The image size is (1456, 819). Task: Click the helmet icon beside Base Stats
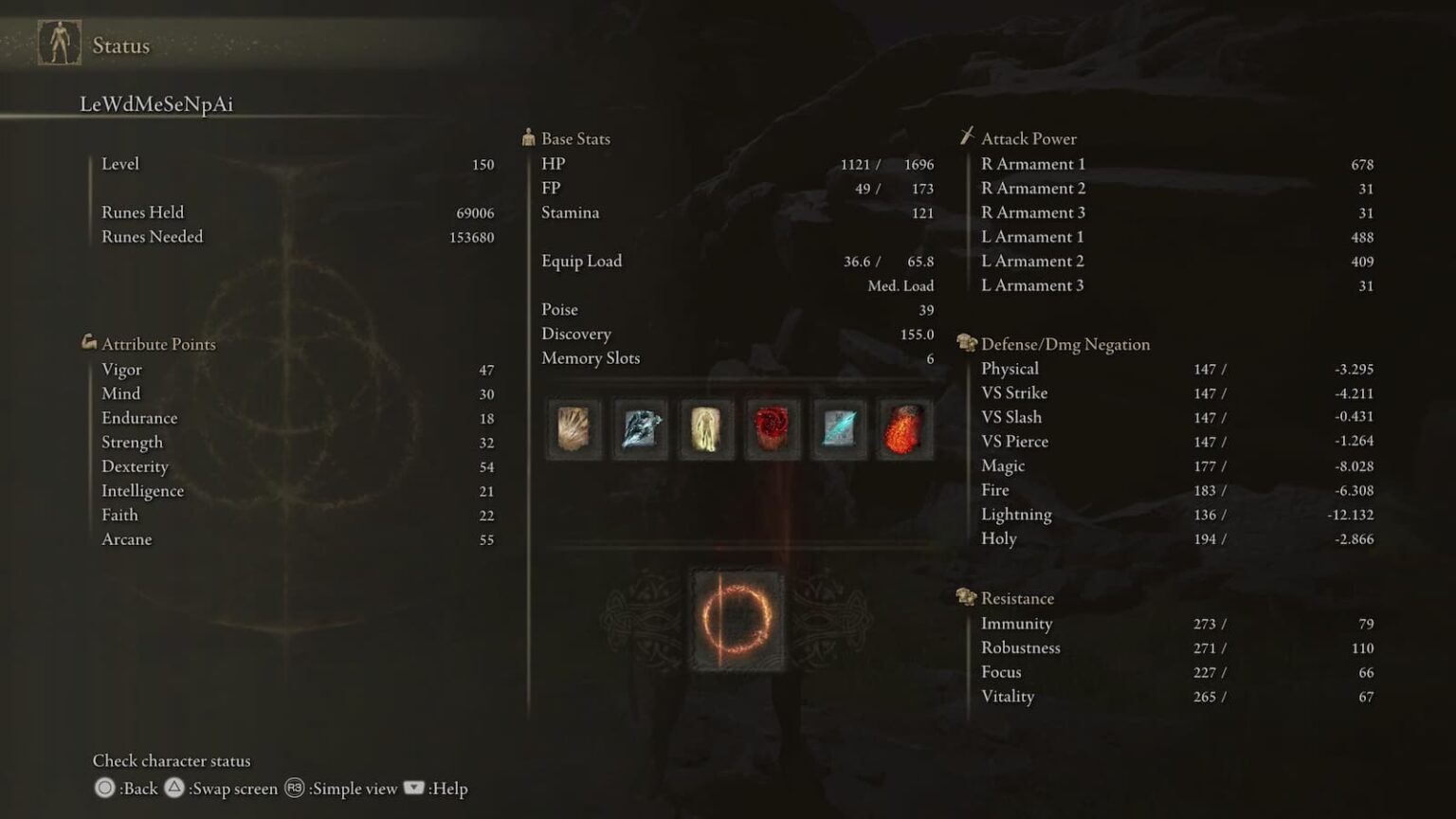point(528,136)
